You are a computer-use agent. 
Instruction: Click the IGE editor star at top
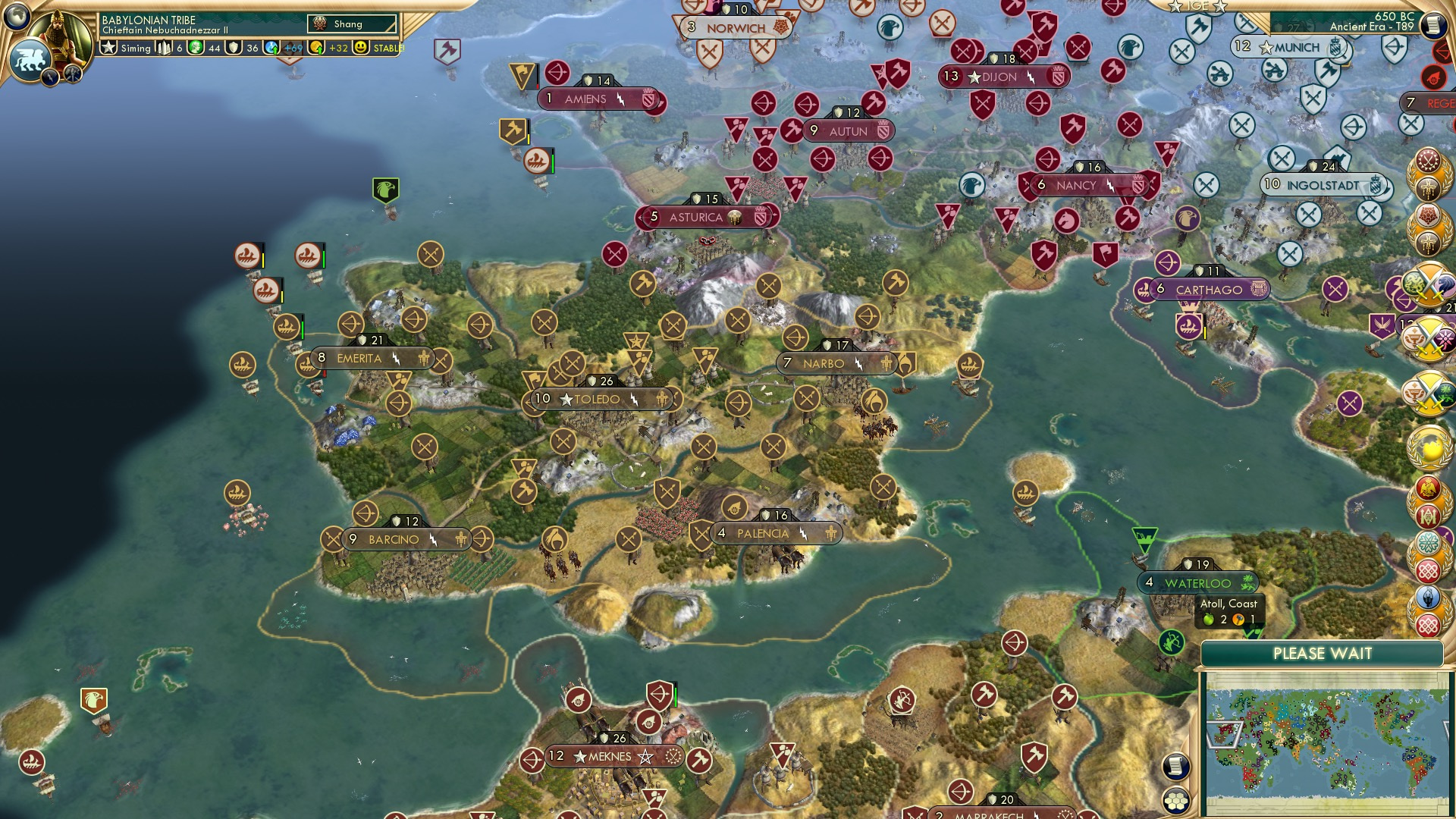(x=1175, y=6)
